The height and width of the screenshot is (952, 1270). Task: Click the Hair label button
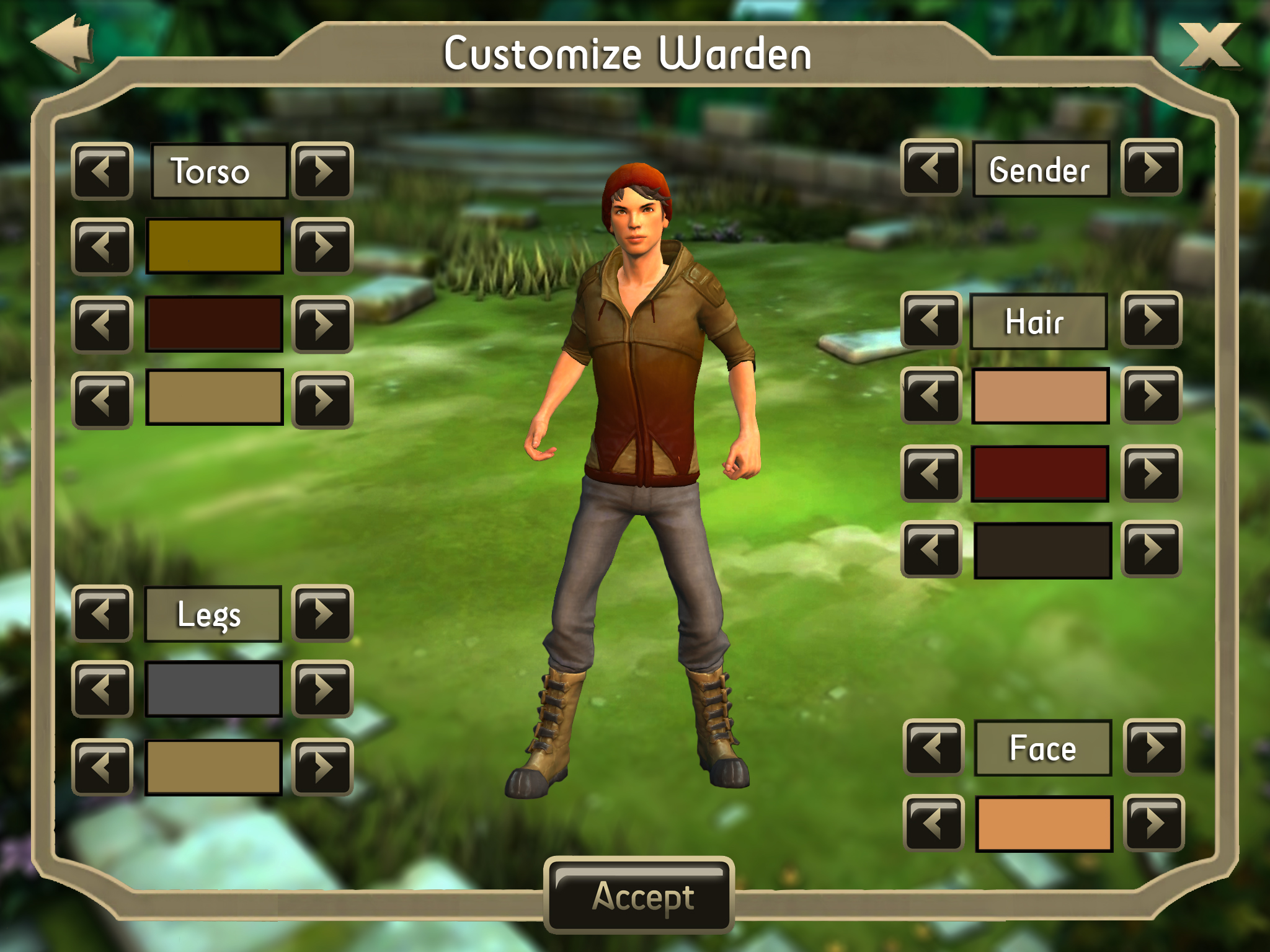(1039, 321)
